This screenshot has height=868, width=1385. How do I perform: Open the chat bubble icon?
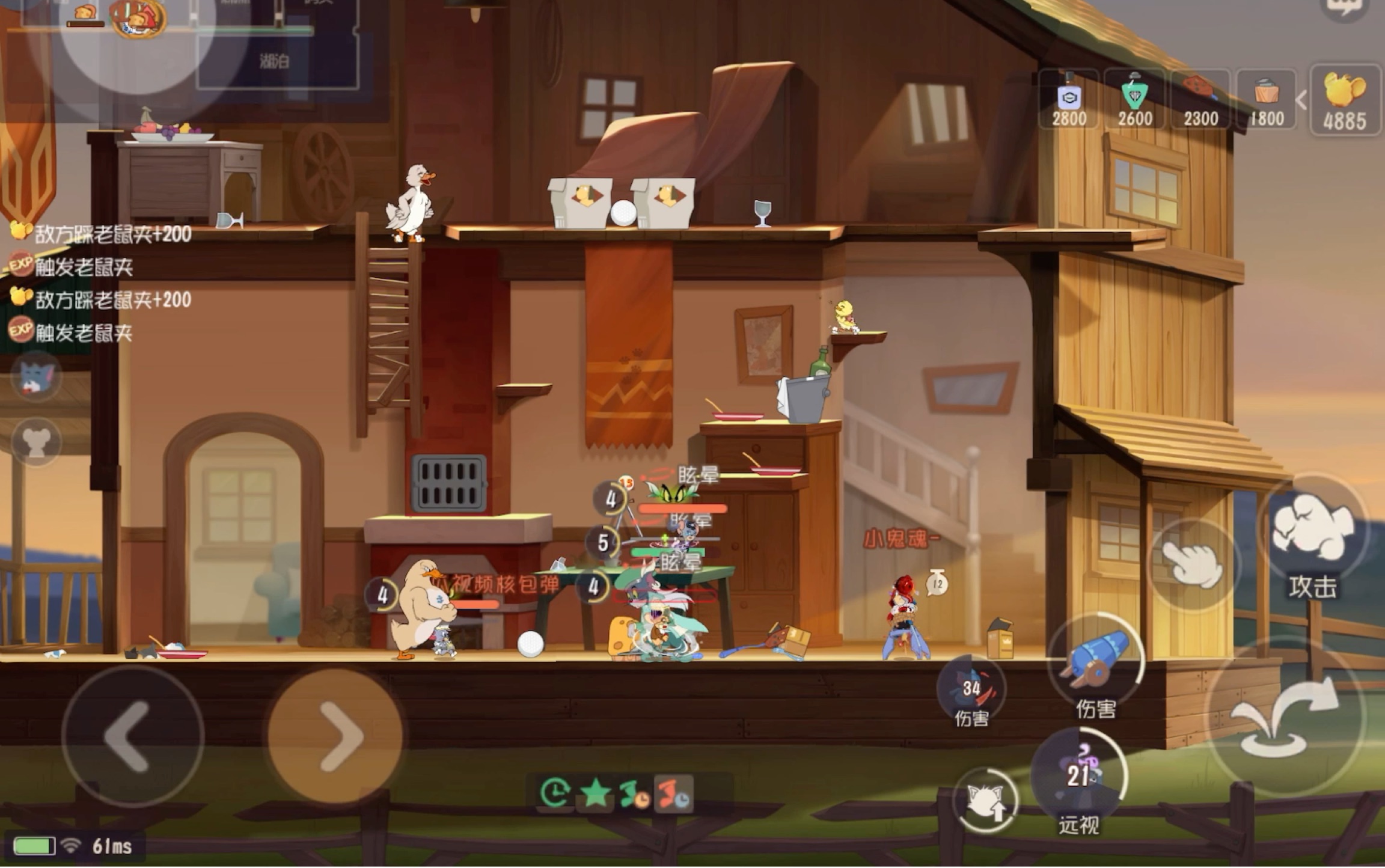[x=1344, y=8]
